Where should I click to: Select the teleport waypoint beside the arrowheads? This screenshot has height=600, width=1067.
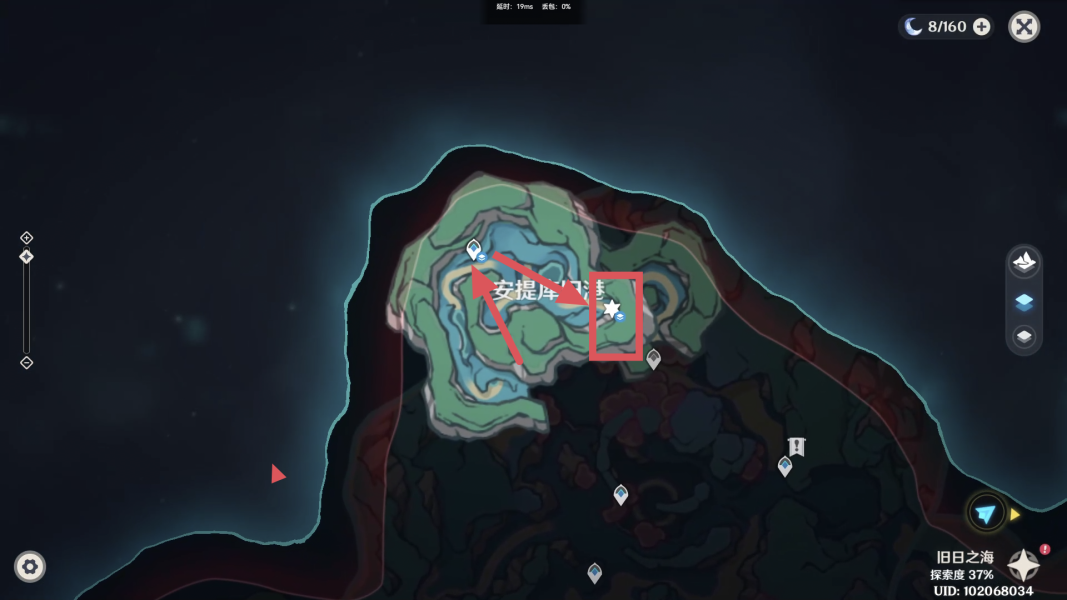pyautogui.click(x=474, y=249)
